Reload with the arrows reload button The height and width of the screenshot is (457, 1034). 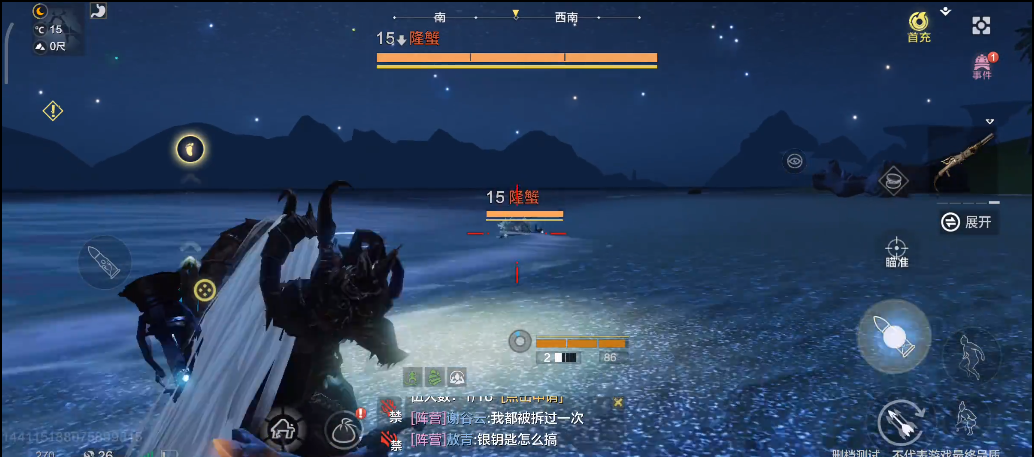(900, 423)
